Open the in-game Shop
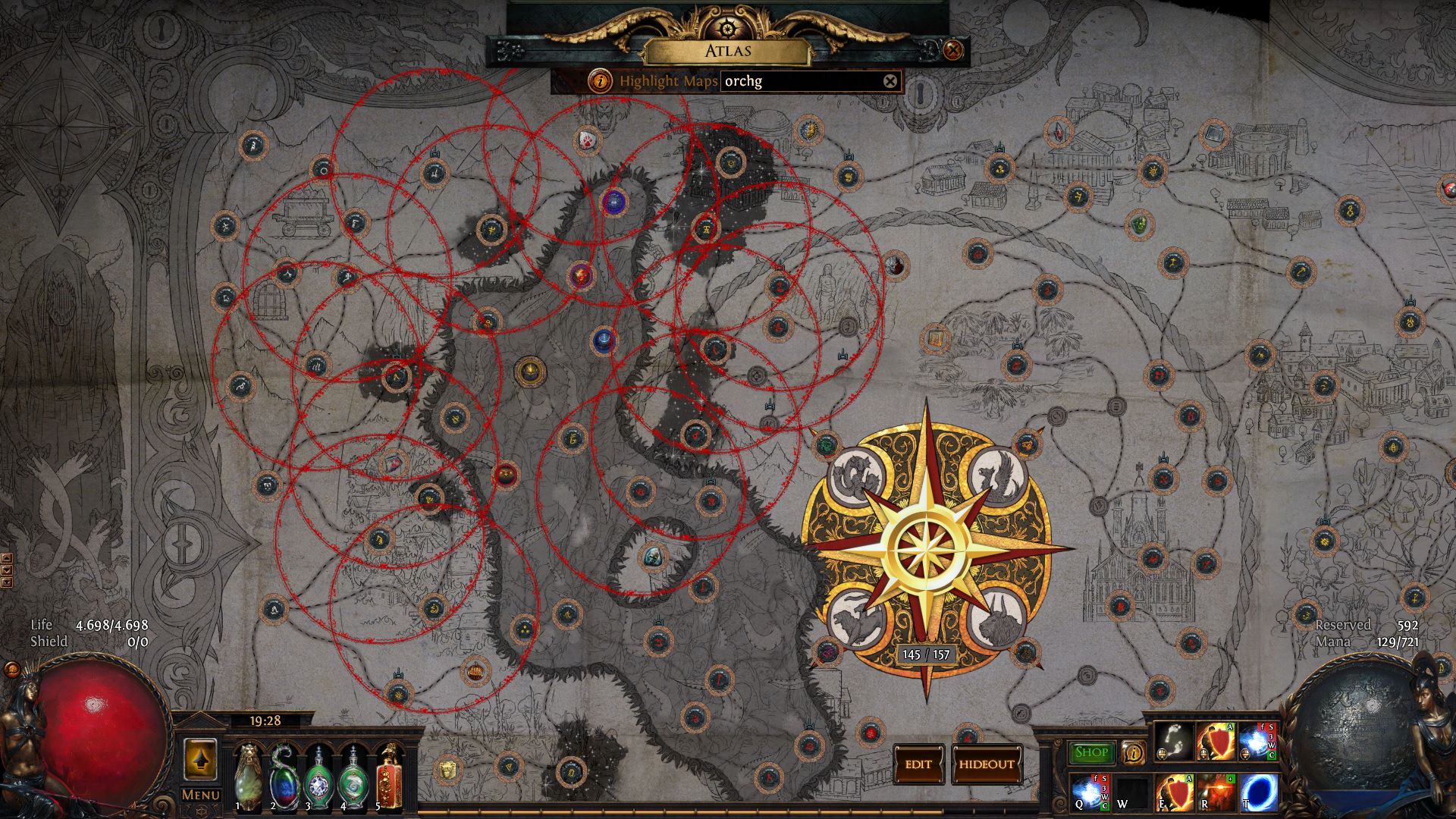Image resolution: width=1456 pixels, height=819 pixels. [x=1091, y=752]
